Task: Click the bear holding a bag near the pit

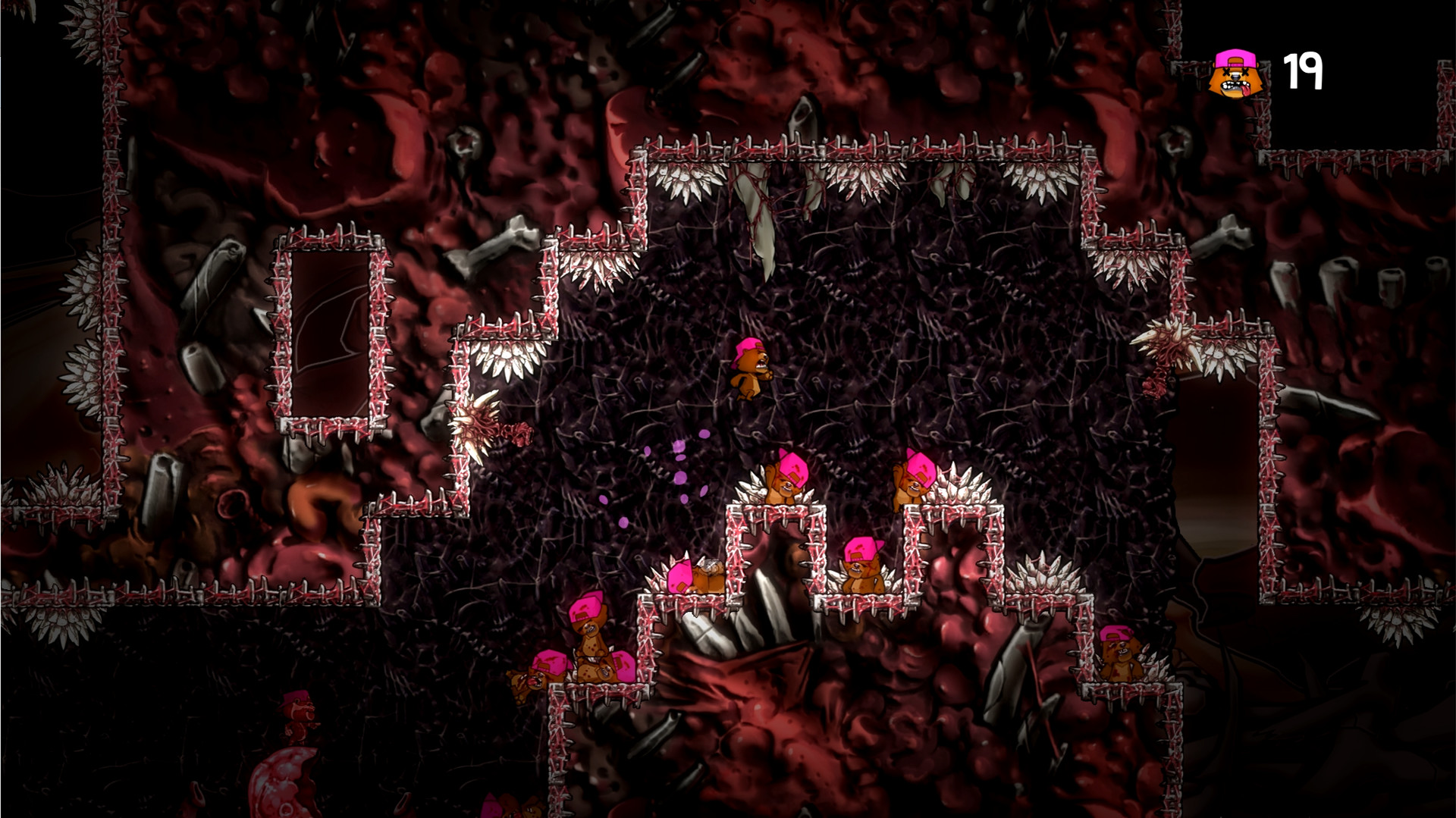Action: coord(705,580)
